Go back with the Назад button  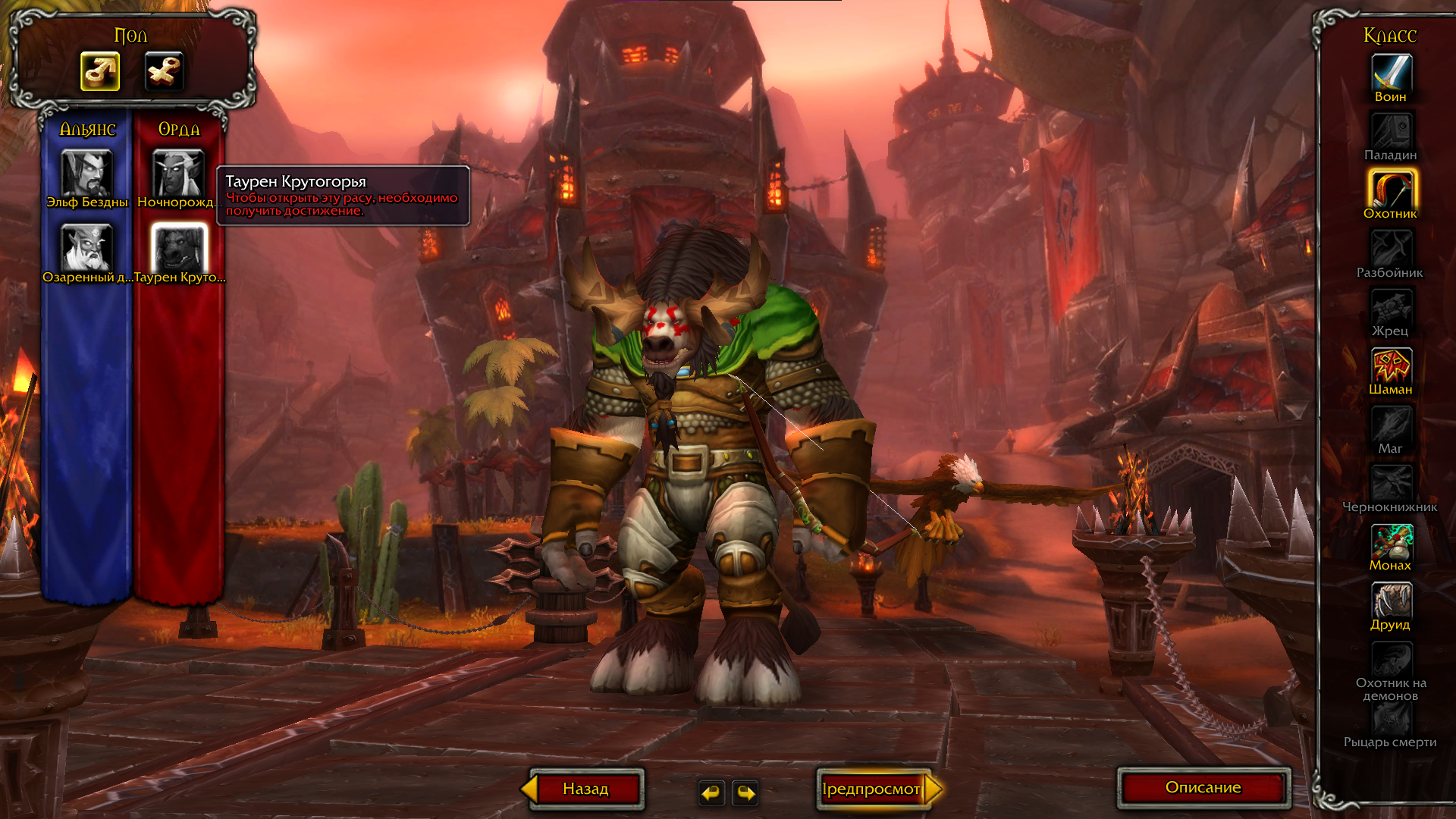585,789
